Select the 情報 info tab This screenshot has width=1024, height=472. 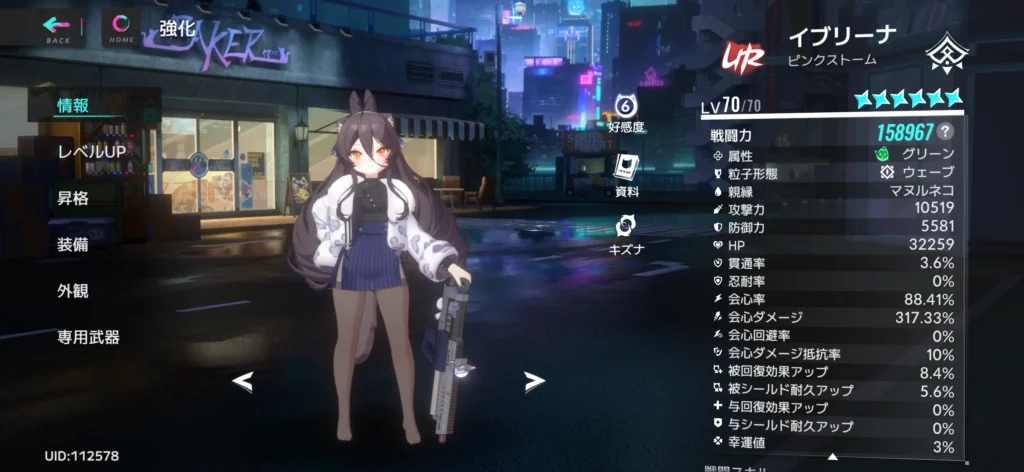pyautogui.click(x=73, y=104)
